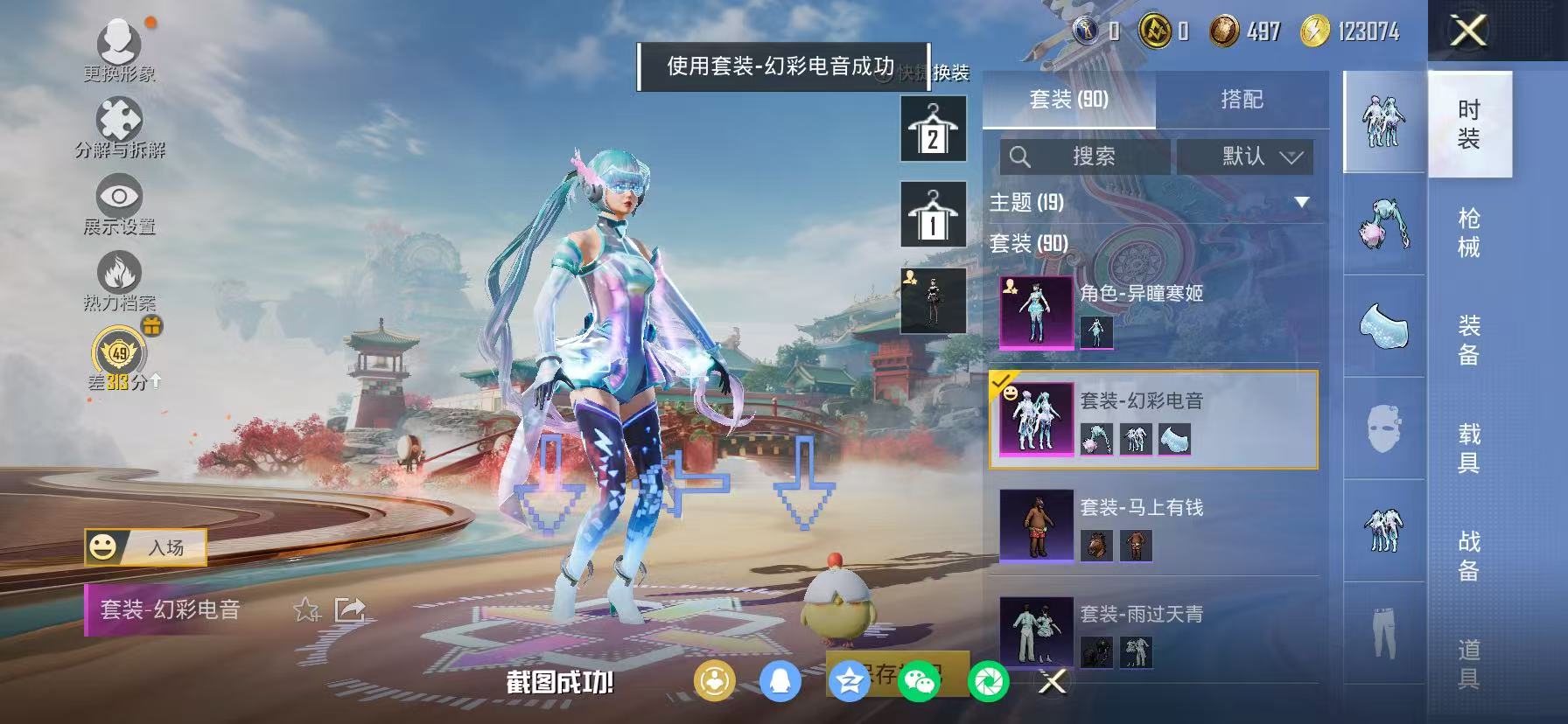Select the hairstyle category thumbnail on right sidebar
The height and width of the screenshot is (724, 1568).
pos(1382,226)
